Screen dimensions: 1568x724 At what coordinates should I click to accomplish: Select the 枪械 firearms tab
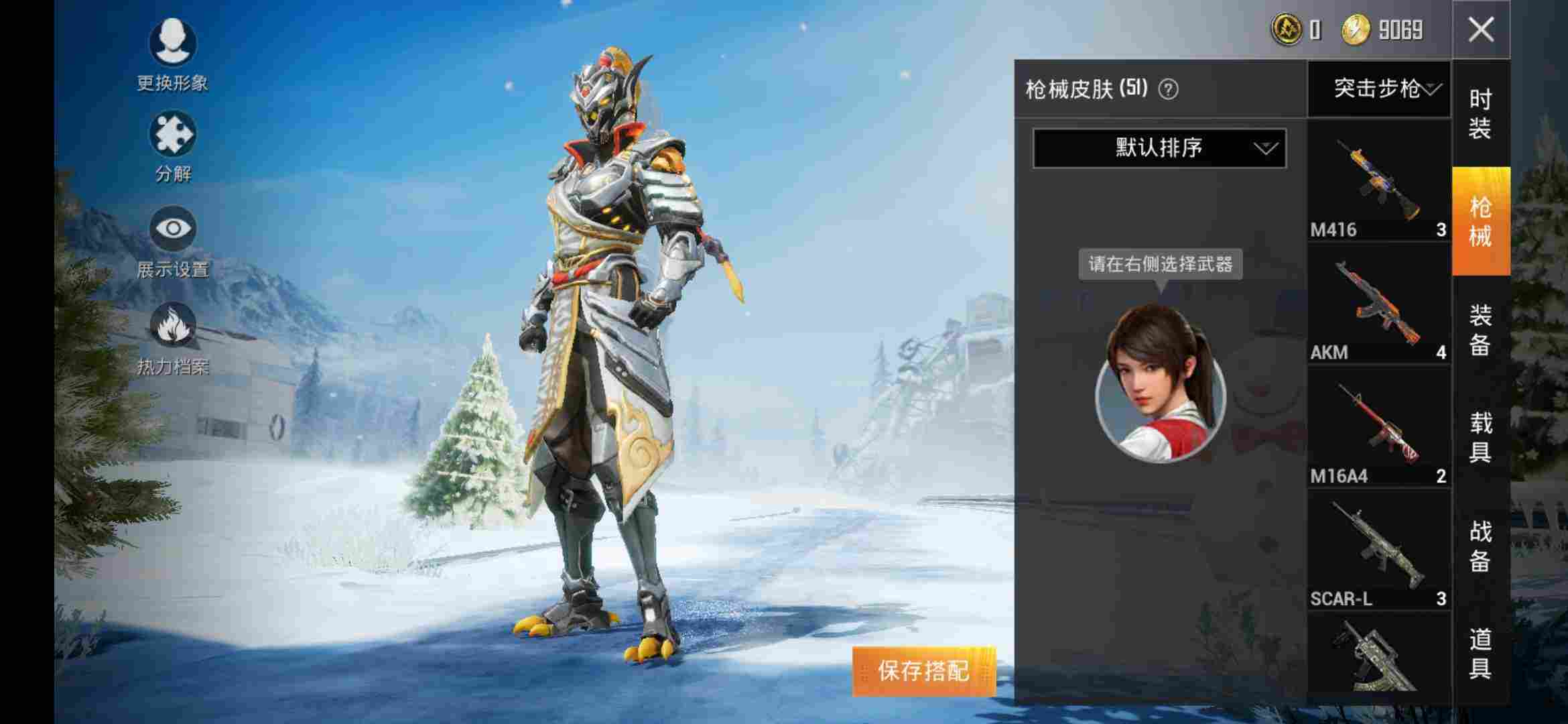pos(1480,221)
